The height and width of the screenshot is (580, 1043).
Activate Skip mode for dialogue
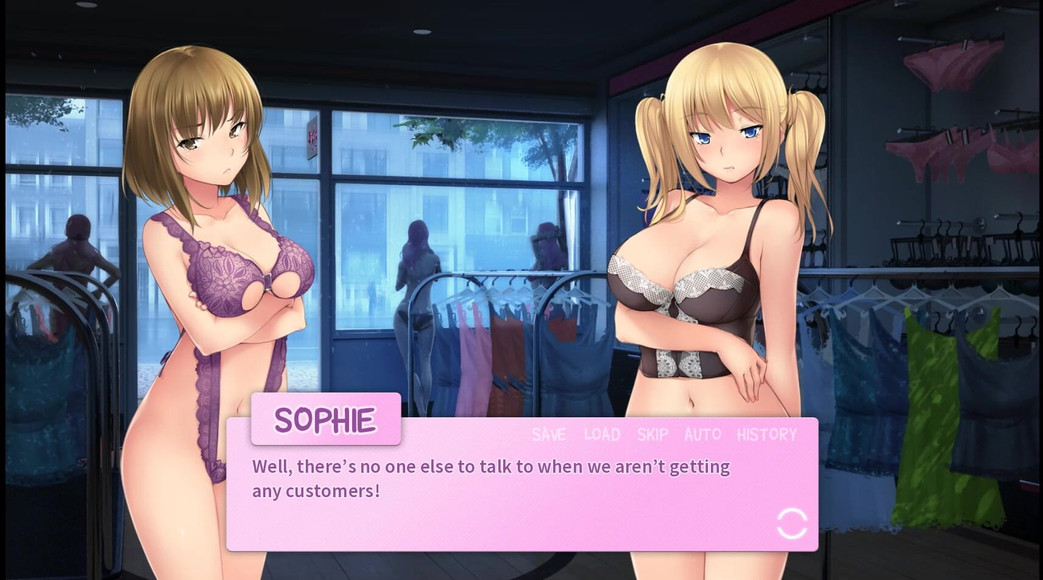pos(653,434)
